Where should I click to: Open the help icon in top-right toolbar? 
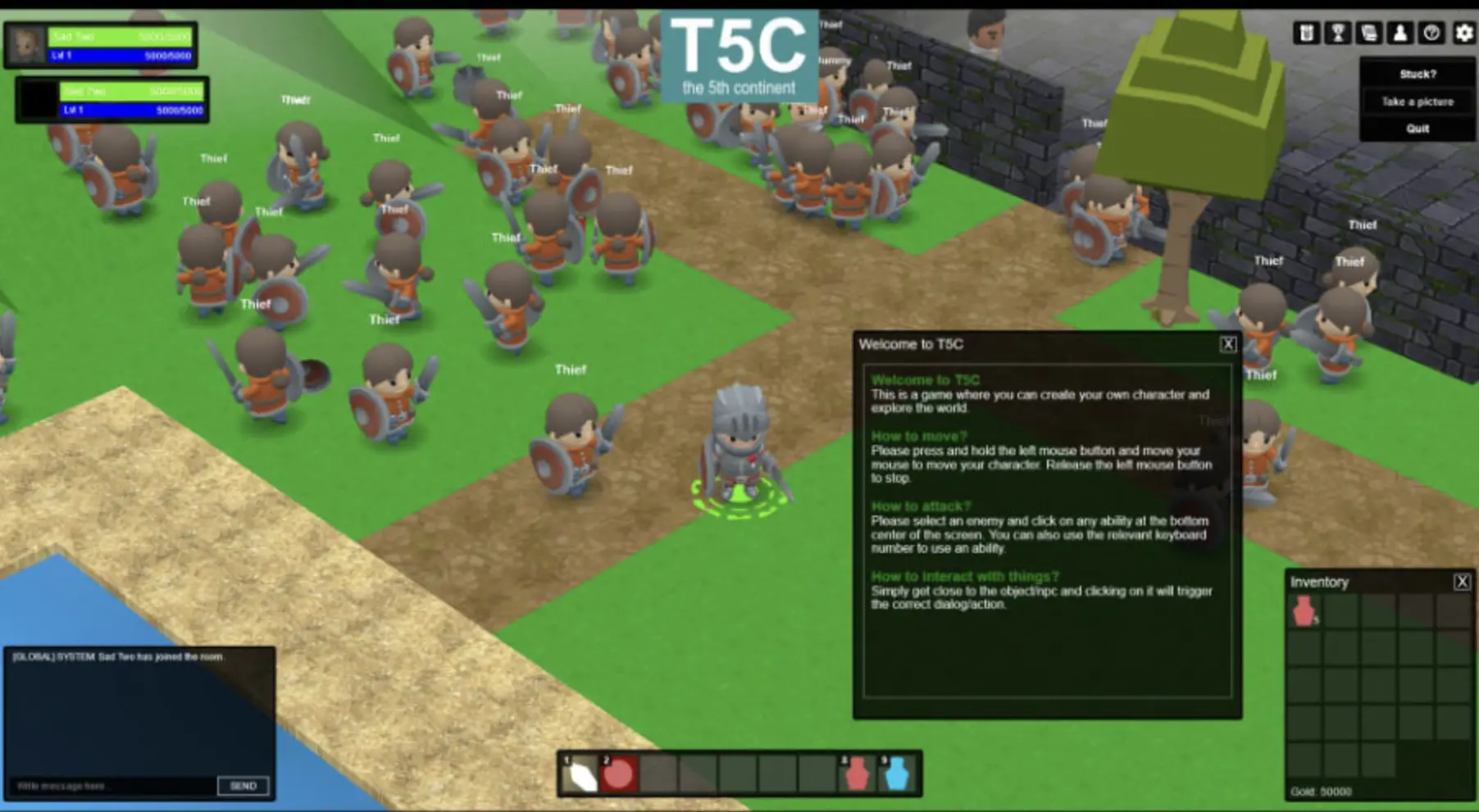click(x=1431, y=33)
